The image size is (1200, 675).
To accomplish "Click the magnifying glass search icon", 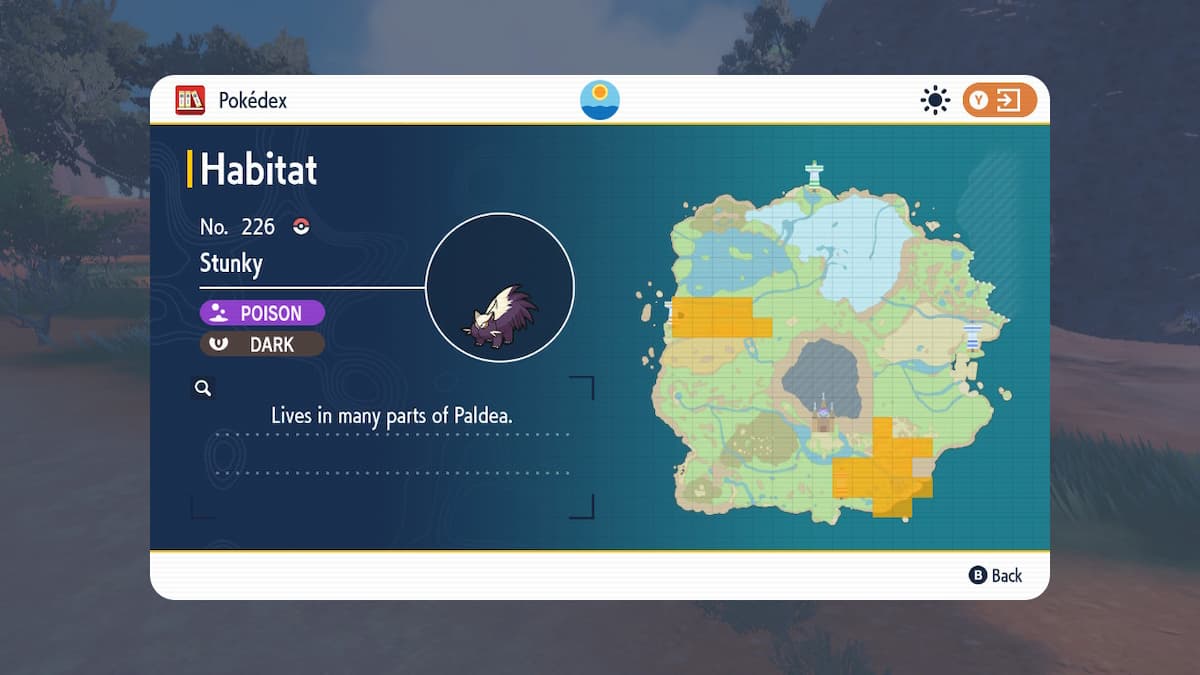I will pyautogui.click(x=203, y=388).
